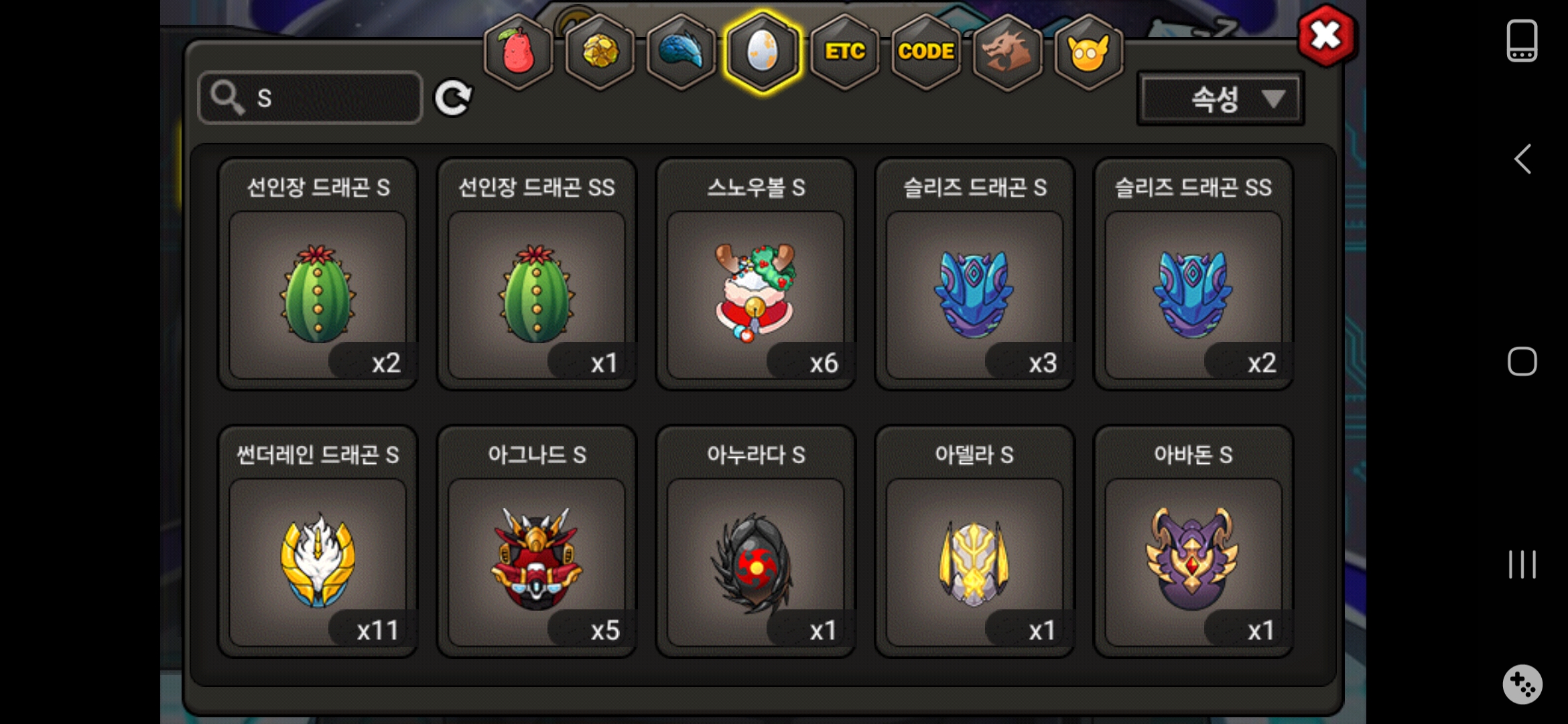Select the egg tab
Viewport: 1568px width, 724px height.
pyautogui.click(x=763, y=52)
